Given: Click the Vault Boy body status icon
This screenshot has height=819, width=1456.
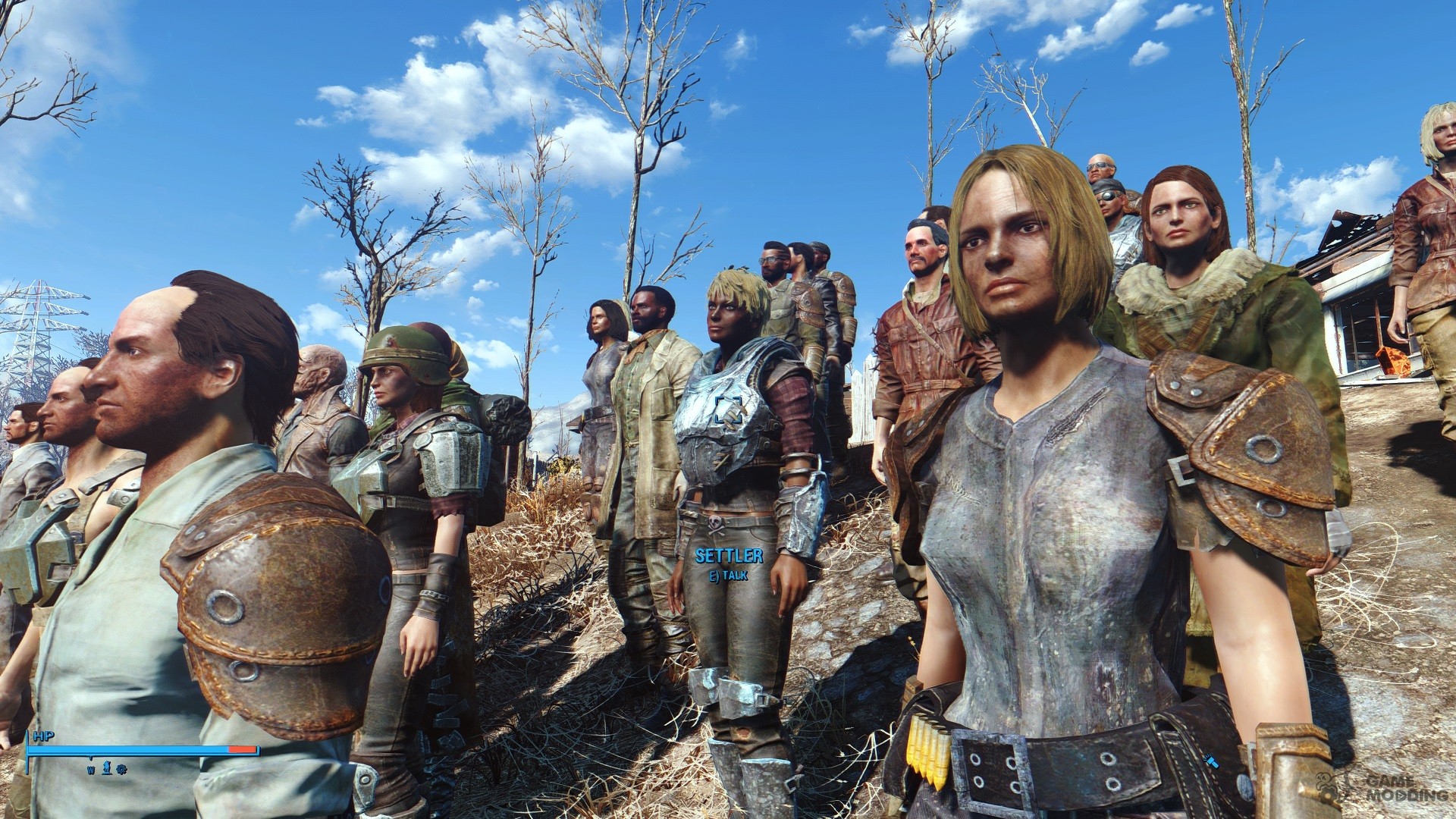Looking at the screenshot, I should tap(106, 766).
